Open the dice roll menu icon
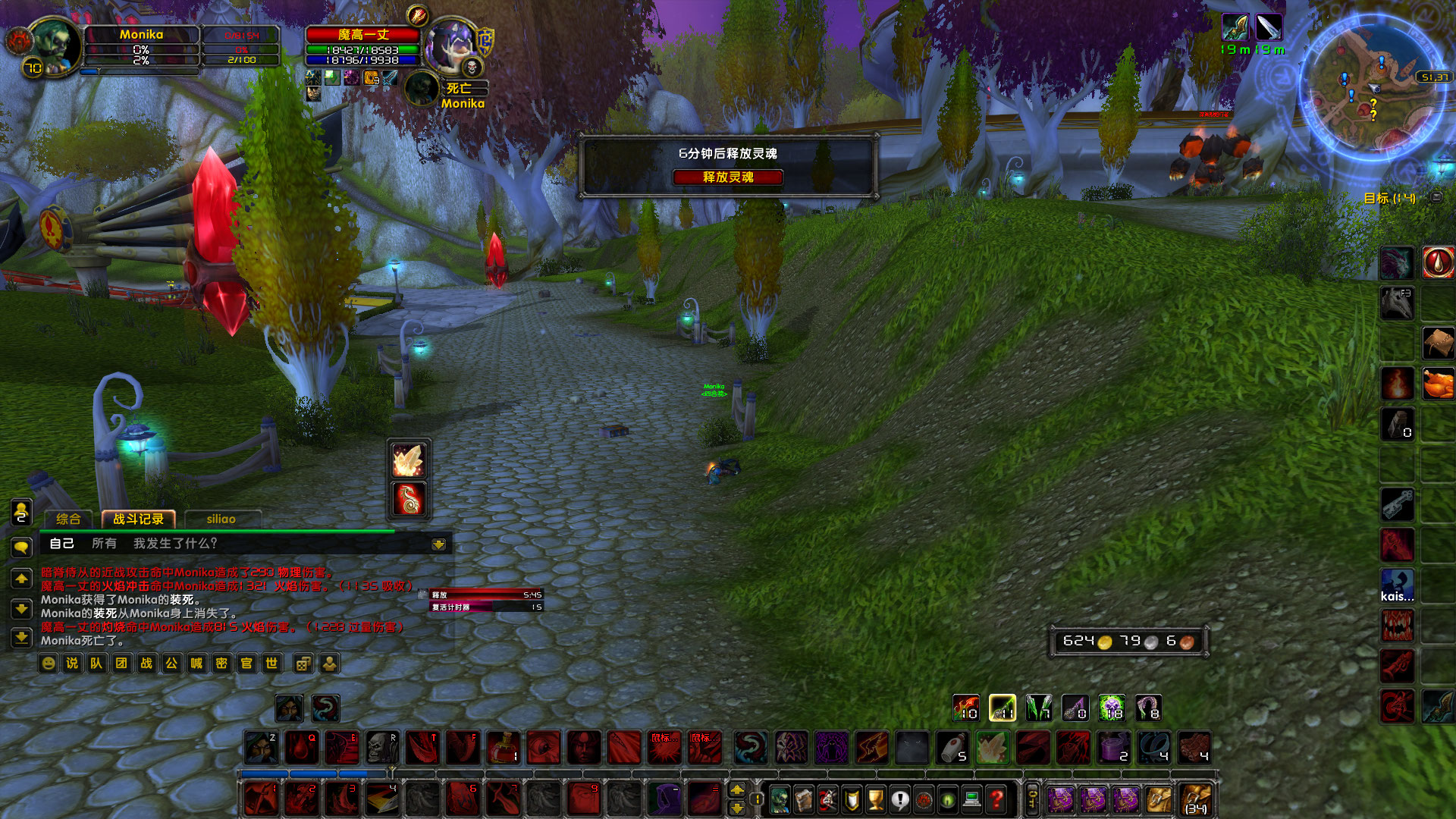This screenshot has height=819, width=1456. [x=303, y=664]
